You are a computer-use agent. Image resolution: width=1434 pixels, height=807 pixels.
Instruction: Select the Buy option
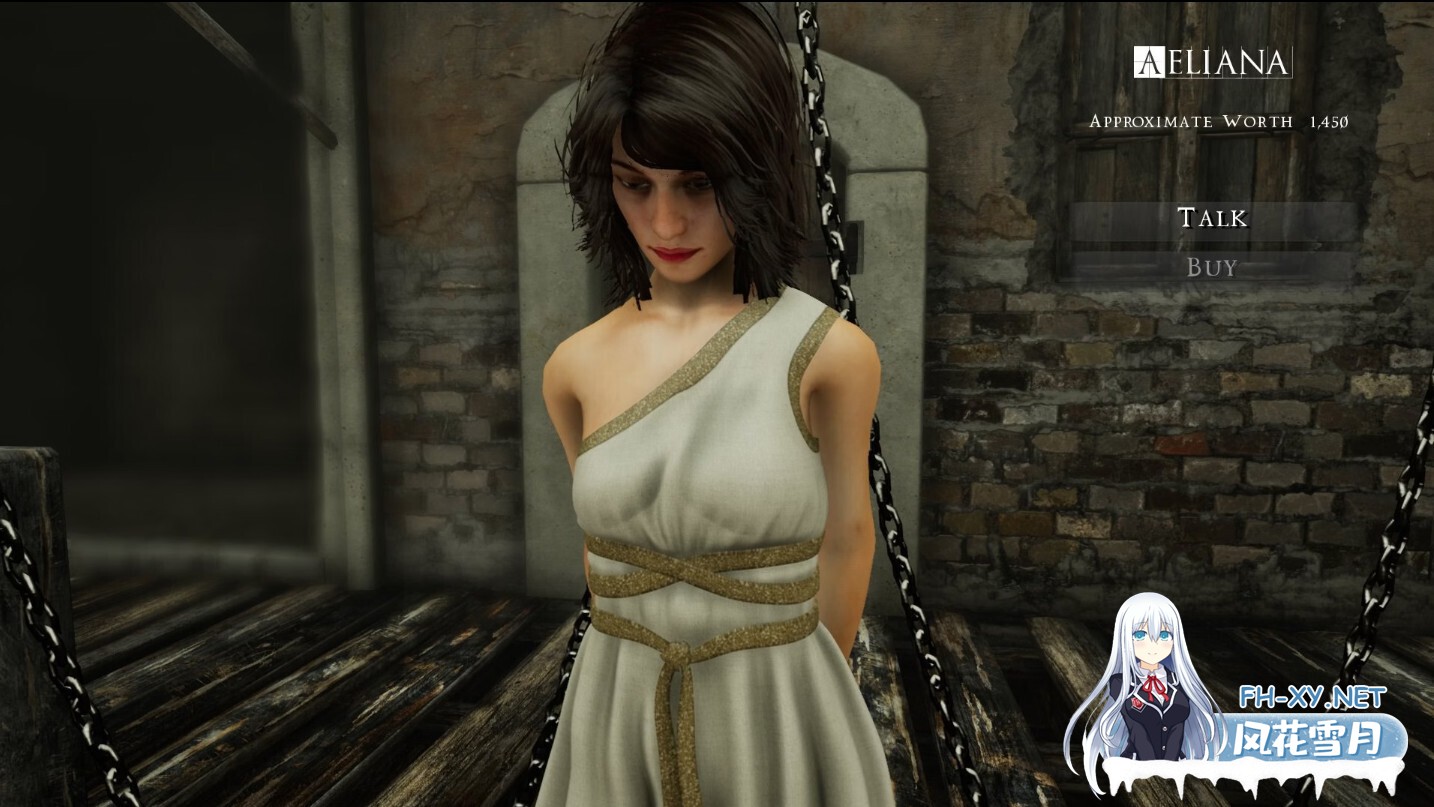(x=1211, y=264)
